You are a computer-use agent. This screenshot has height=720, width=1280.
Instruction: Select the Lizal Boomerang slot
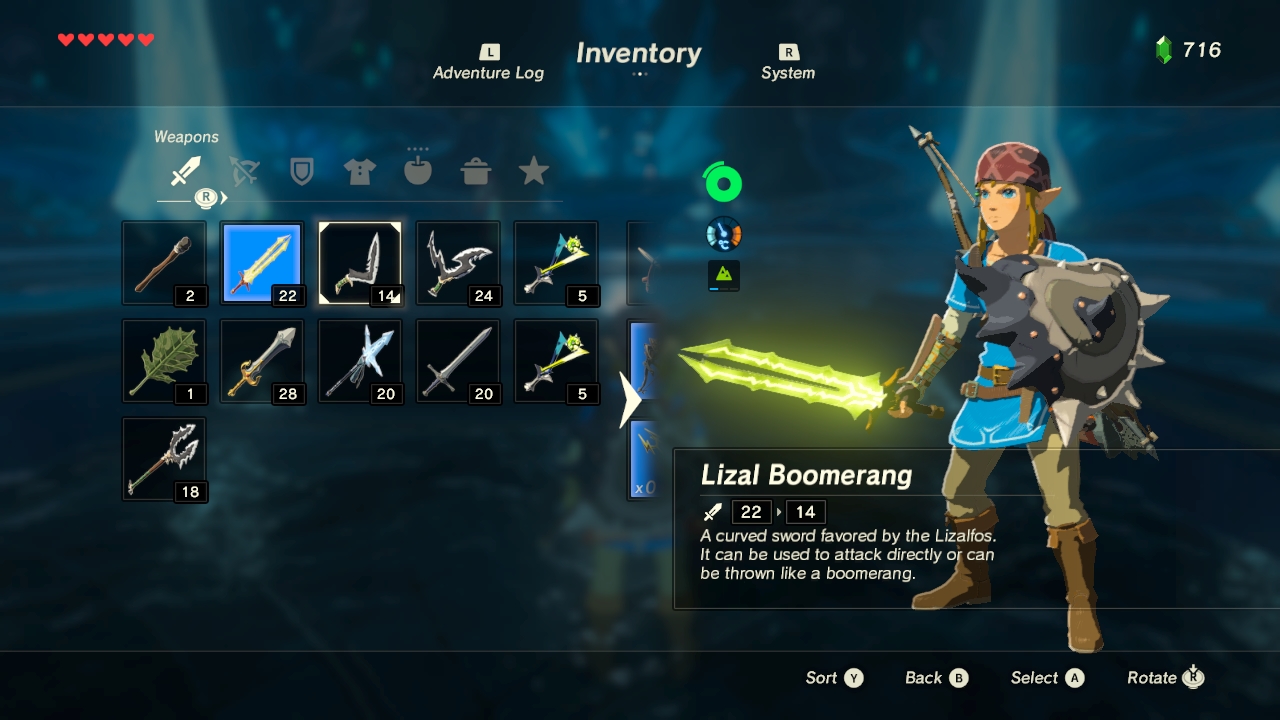tap(360, 263)
